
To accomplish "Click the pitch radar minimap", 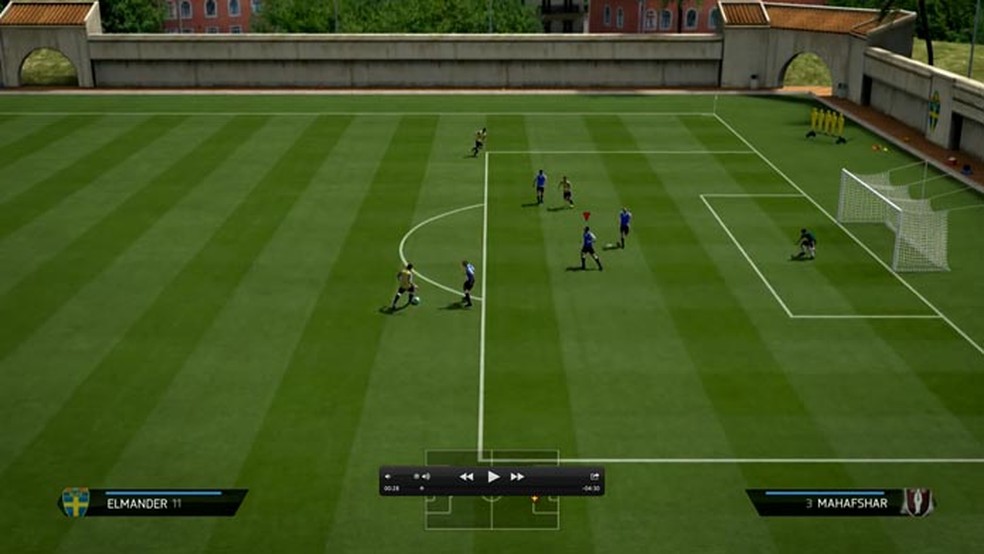I will coord(491,511).
